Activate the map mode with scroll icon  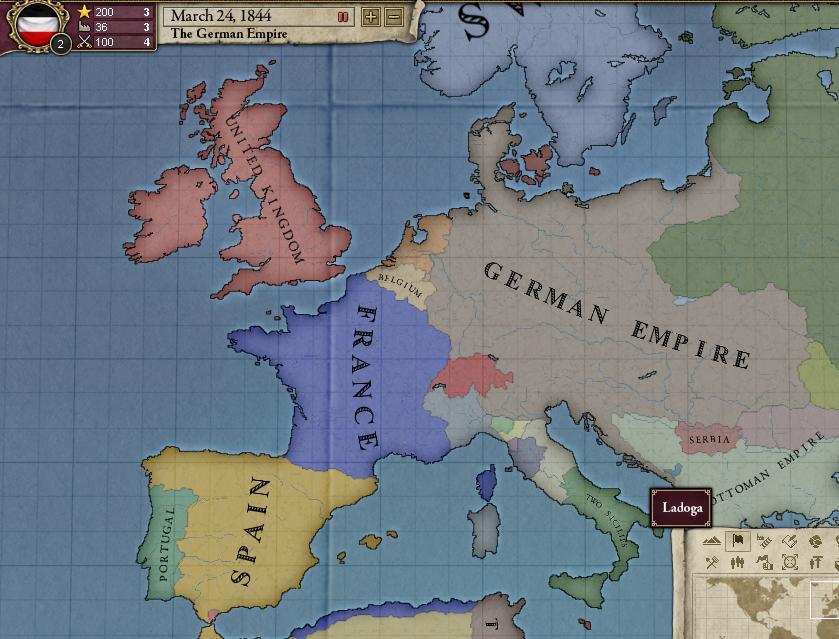point(789,541)
